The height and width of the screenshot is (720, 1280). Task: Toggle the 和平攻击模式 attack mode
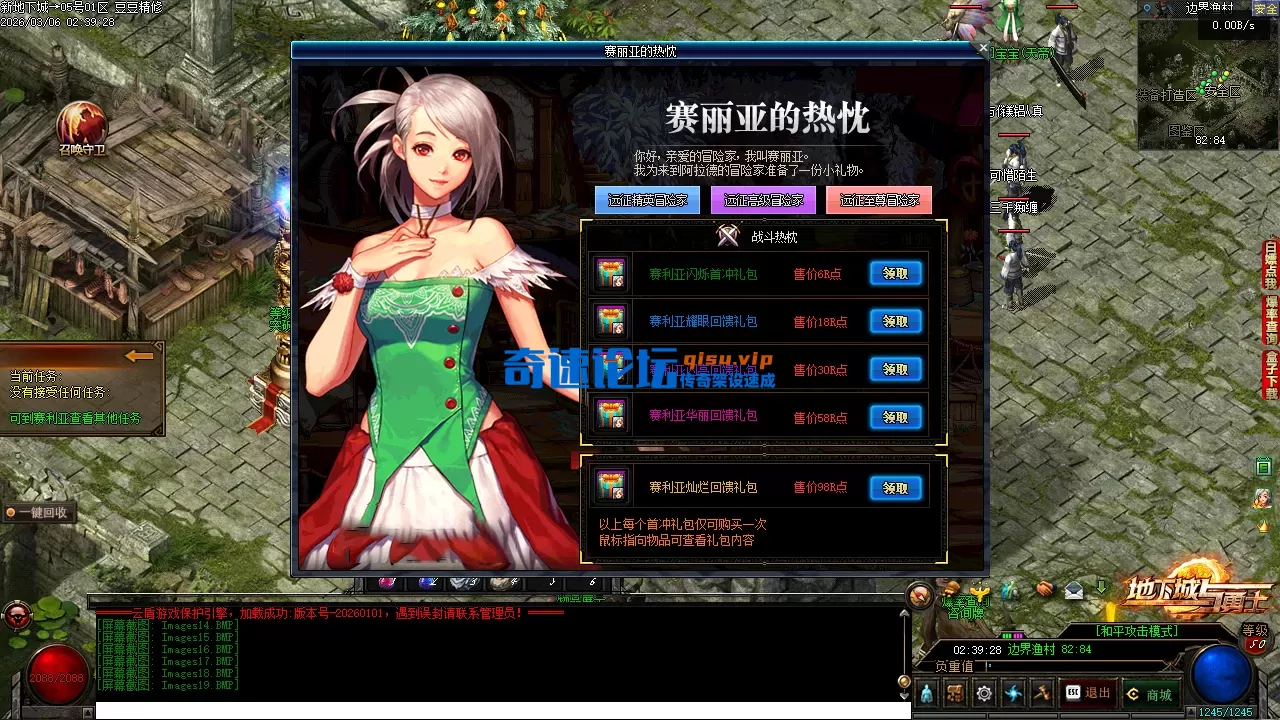coord(1138,631)
